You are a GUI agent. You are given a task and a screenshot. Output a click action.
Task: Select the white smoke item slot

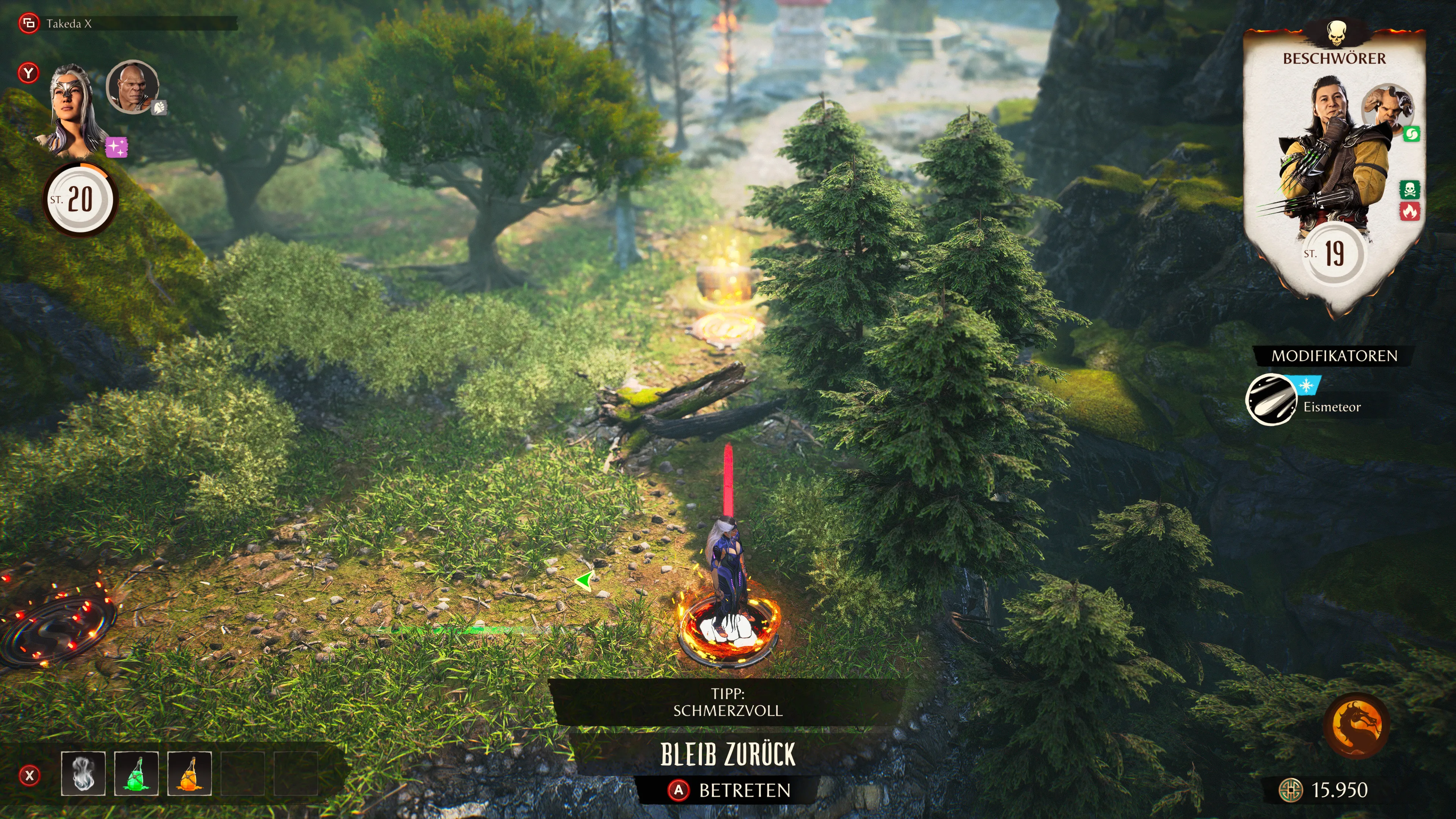click(x=83, y=773)
